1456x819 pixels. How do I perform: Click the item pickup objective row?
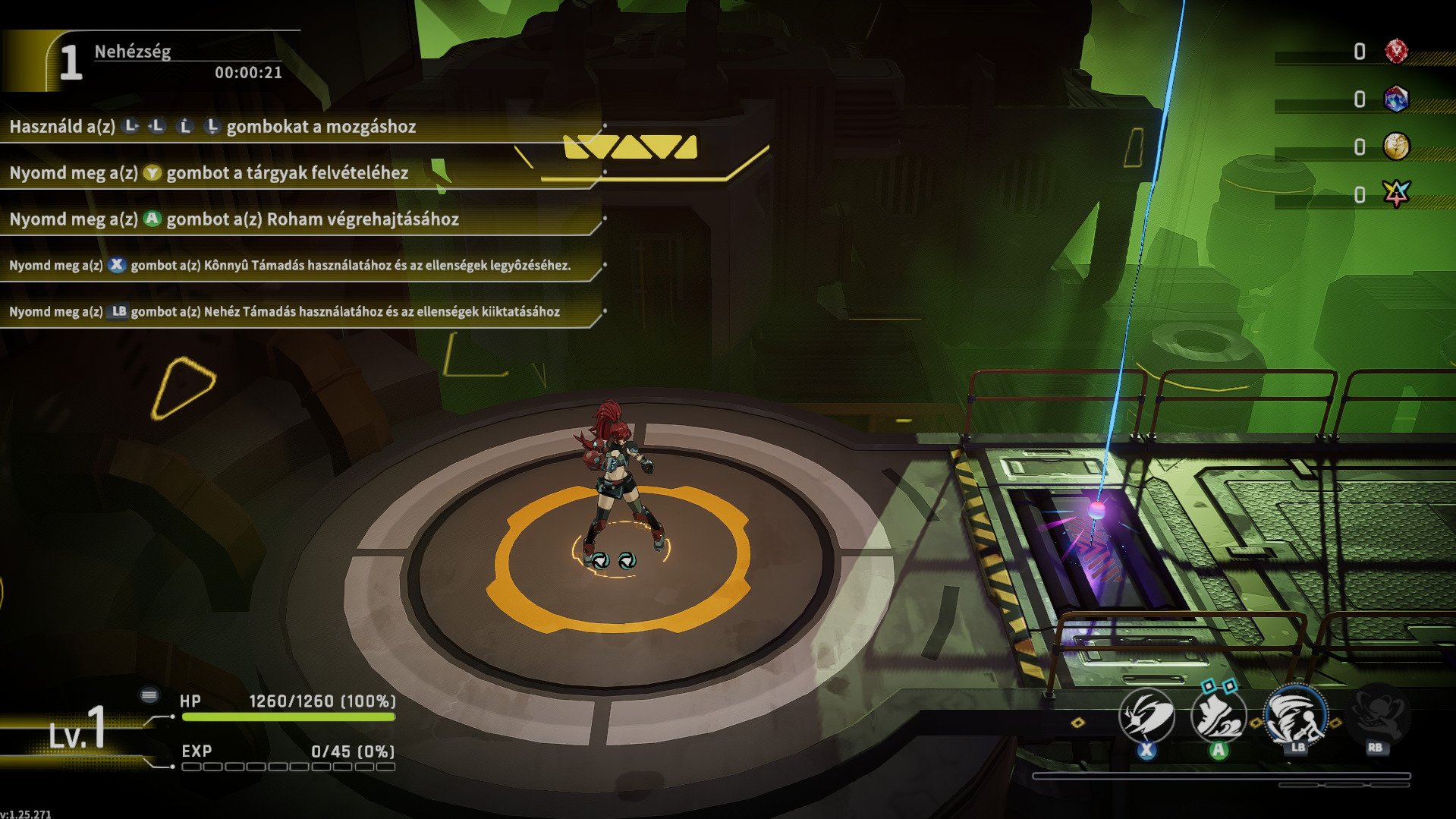[296, 173]
